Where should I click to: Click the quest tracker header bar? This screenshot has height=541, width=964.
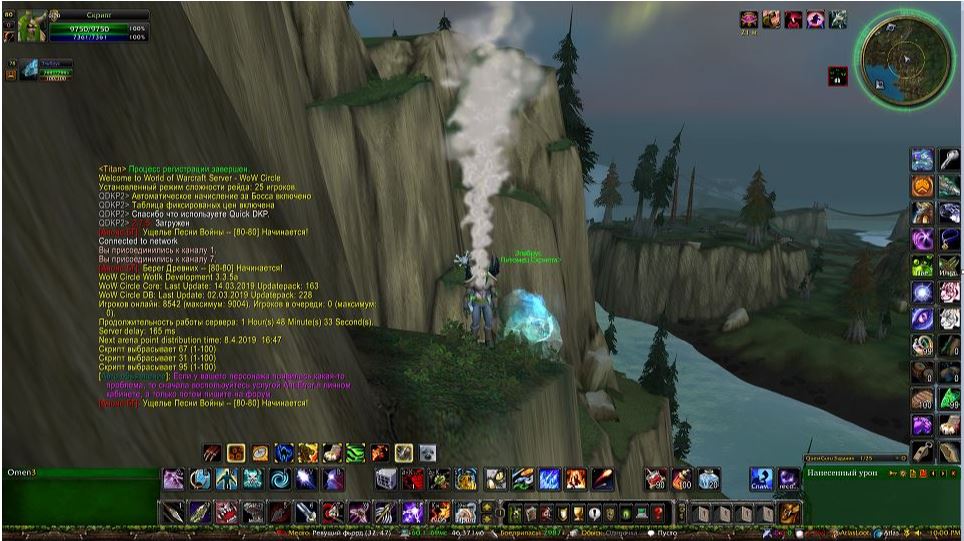point(851,459)
